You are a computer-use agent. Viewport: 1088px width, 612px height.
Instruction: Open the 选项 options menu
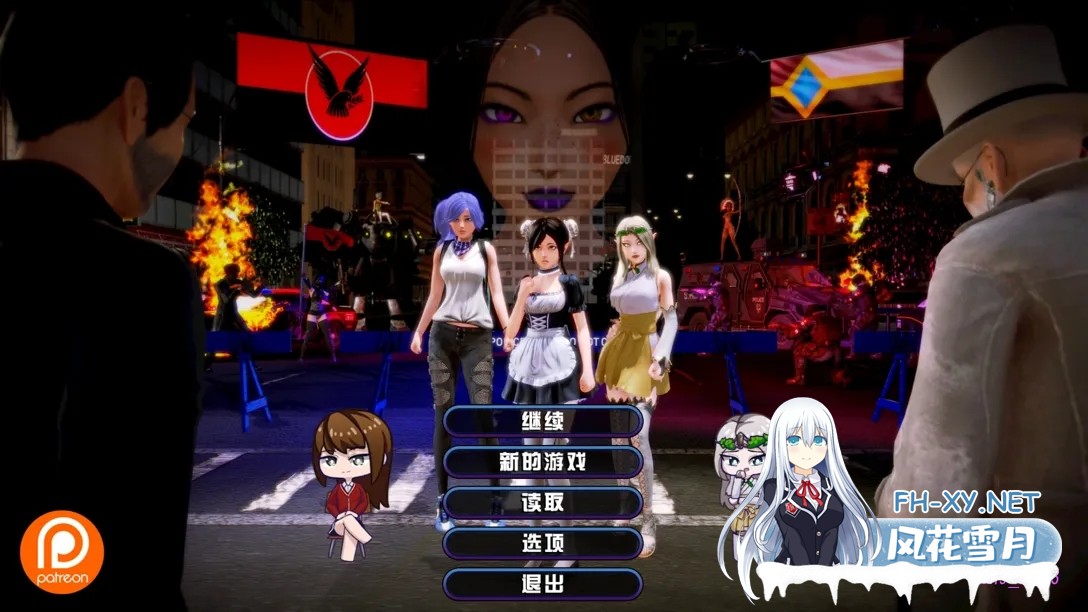point(543,544)
